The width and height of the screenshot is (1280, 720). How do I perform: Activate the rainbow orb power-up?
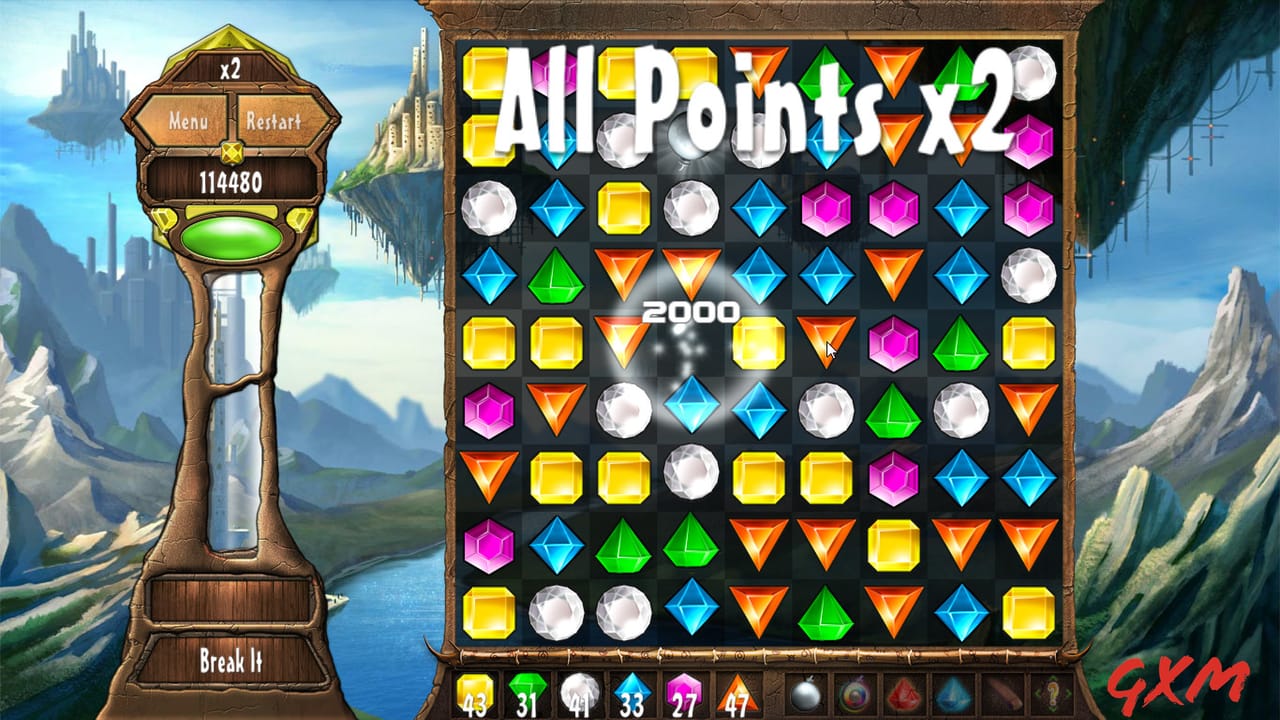(853, 694)
